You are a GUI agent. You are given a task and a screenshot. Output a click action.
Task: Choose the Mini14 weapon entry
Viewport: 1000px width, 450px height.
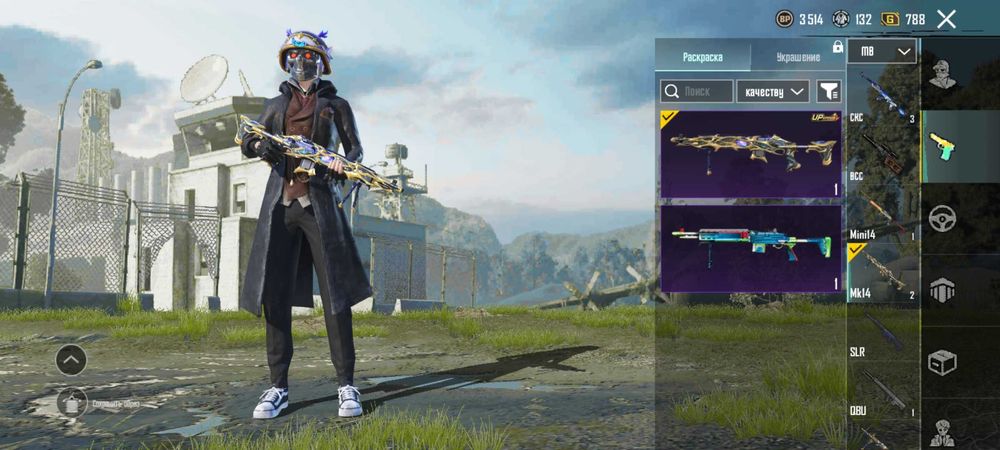pos(882,213)
